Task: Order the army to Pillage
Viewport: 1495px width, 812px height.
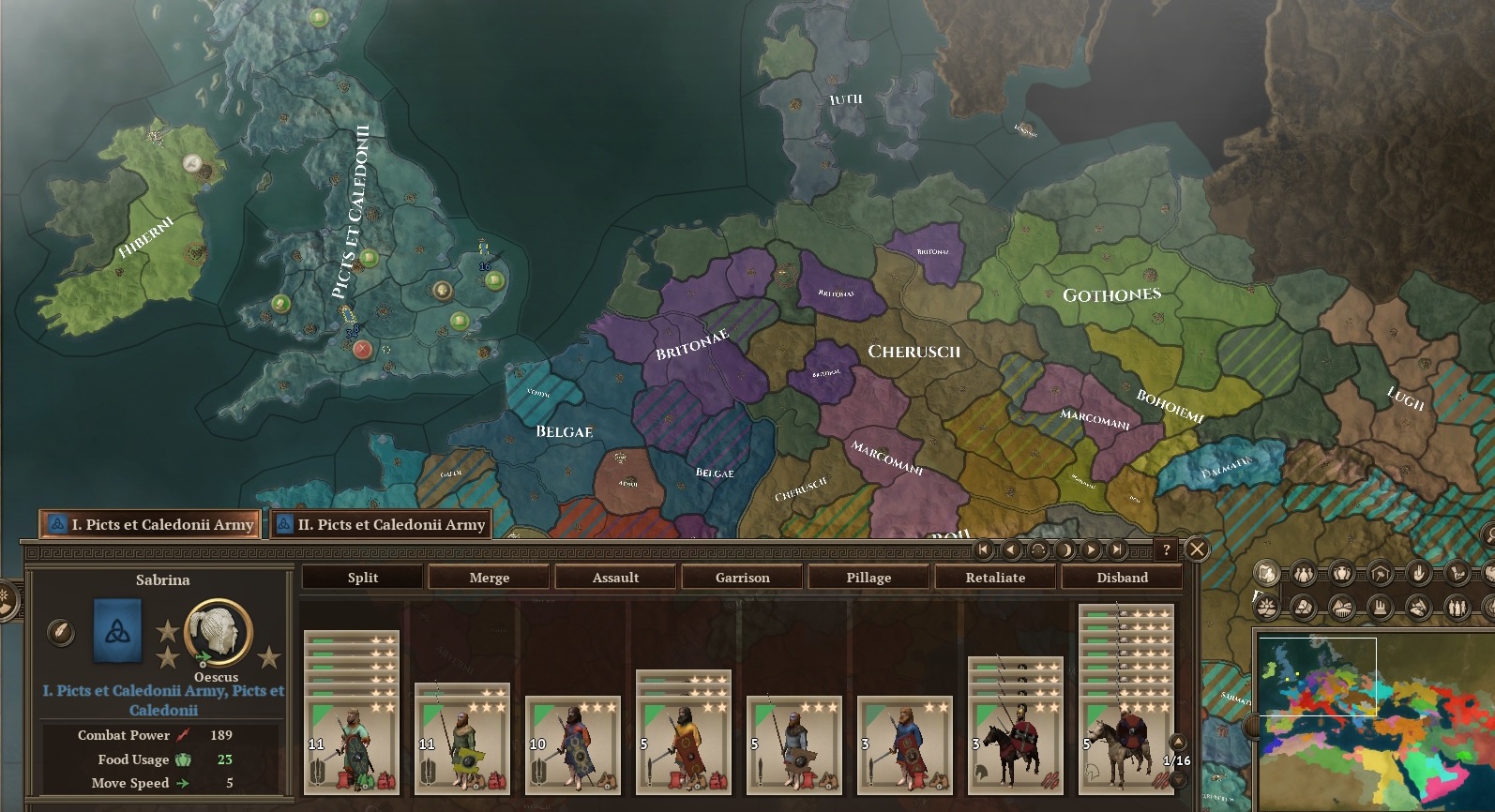Action: (868, 578)
